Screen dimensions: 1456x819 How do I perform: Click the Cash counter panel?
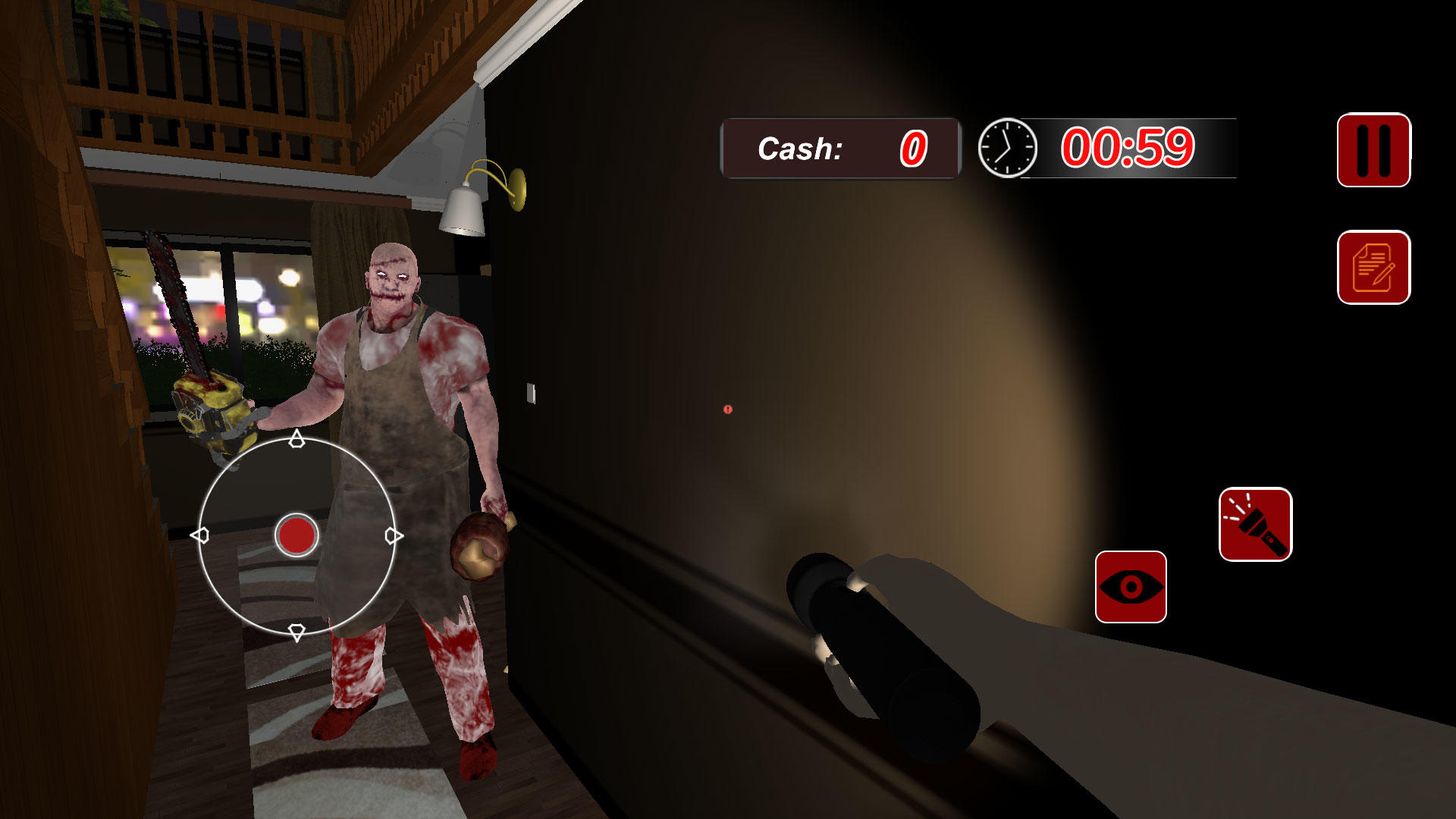pos(839,148)
